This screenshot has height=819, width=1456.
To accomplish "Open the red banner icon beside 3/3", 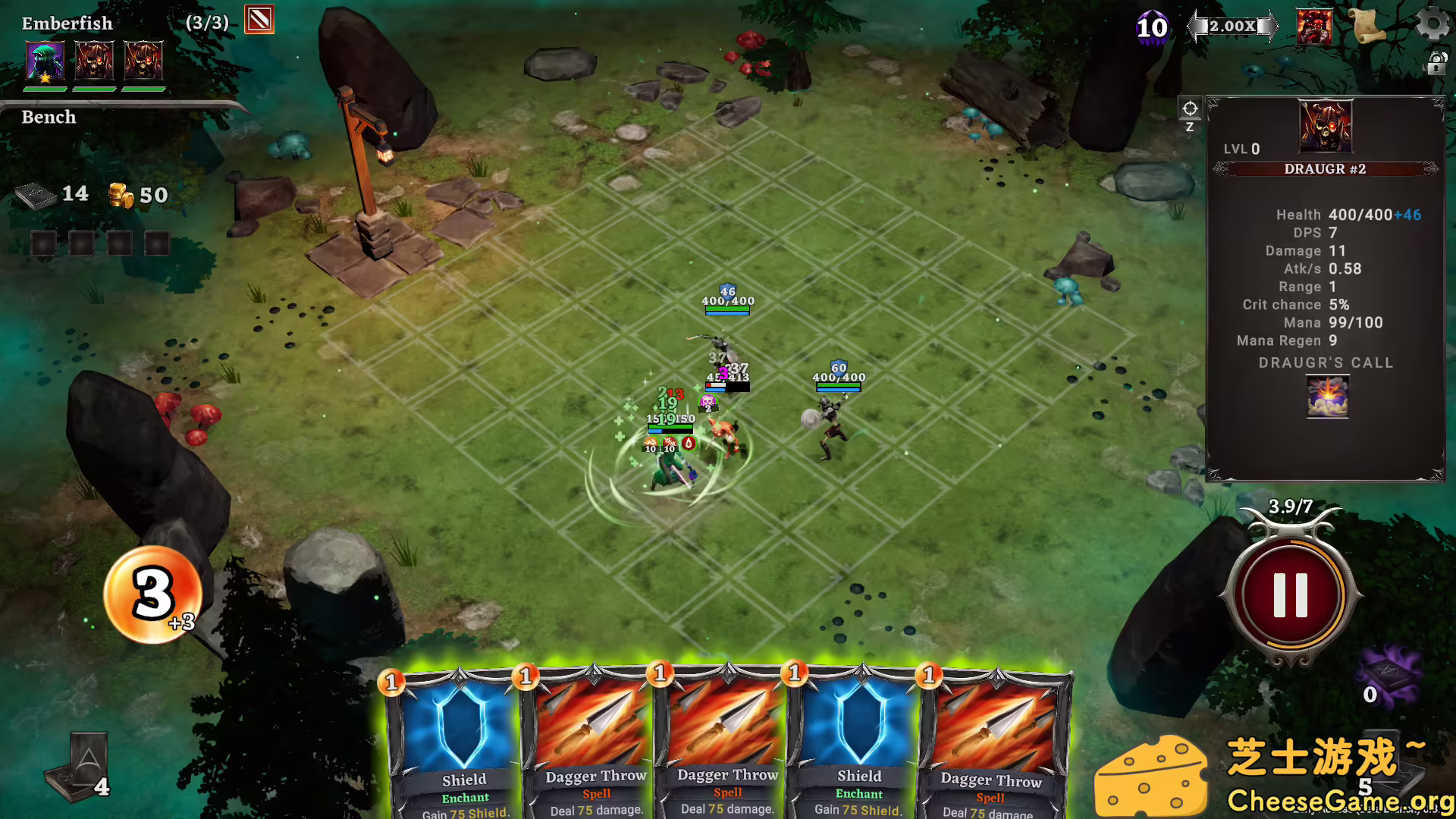I will click(x=258, y=19).
